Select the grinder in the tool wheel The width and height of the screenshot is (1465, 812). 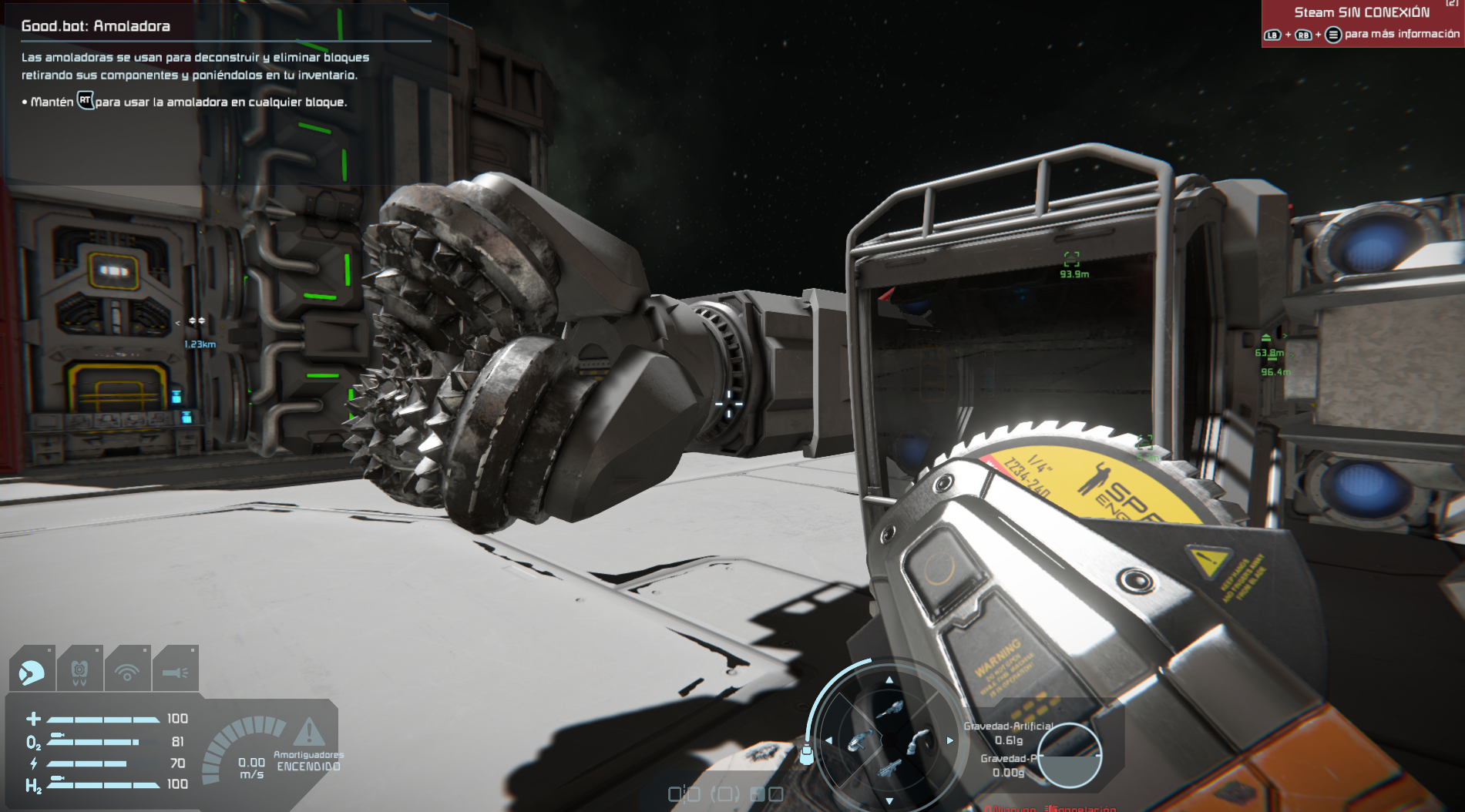(x=859, y=741)
